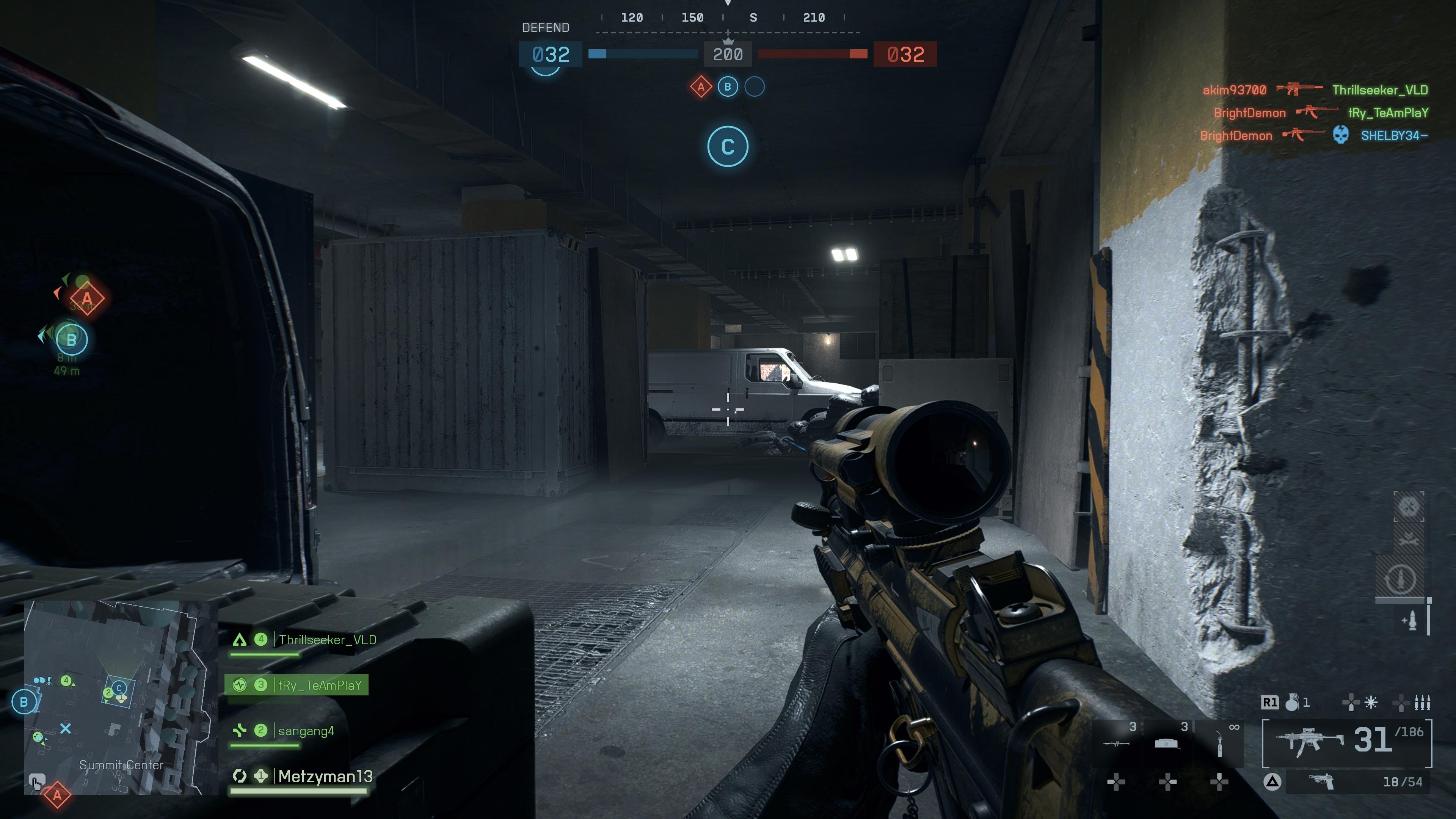Viewport: 1456px width, 819px height.
Task: Click the DEFEND label on the HUD
Action: (546, 27)
